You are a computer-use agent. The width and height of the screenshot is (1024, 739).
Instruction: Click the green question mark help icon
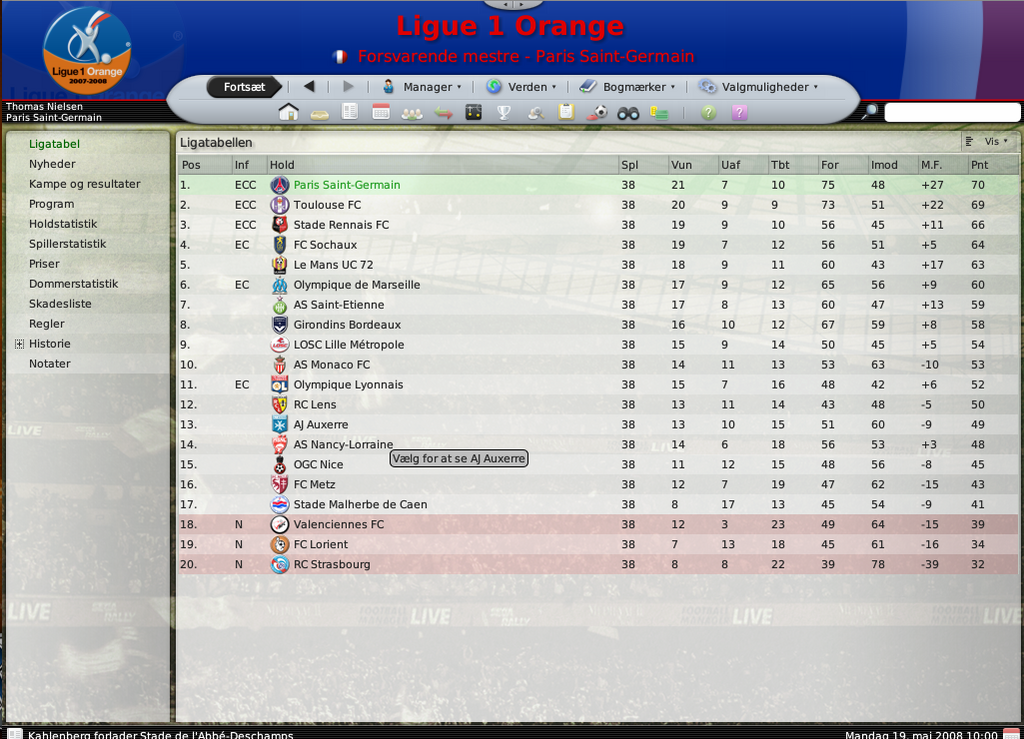(x=708, y=112)
